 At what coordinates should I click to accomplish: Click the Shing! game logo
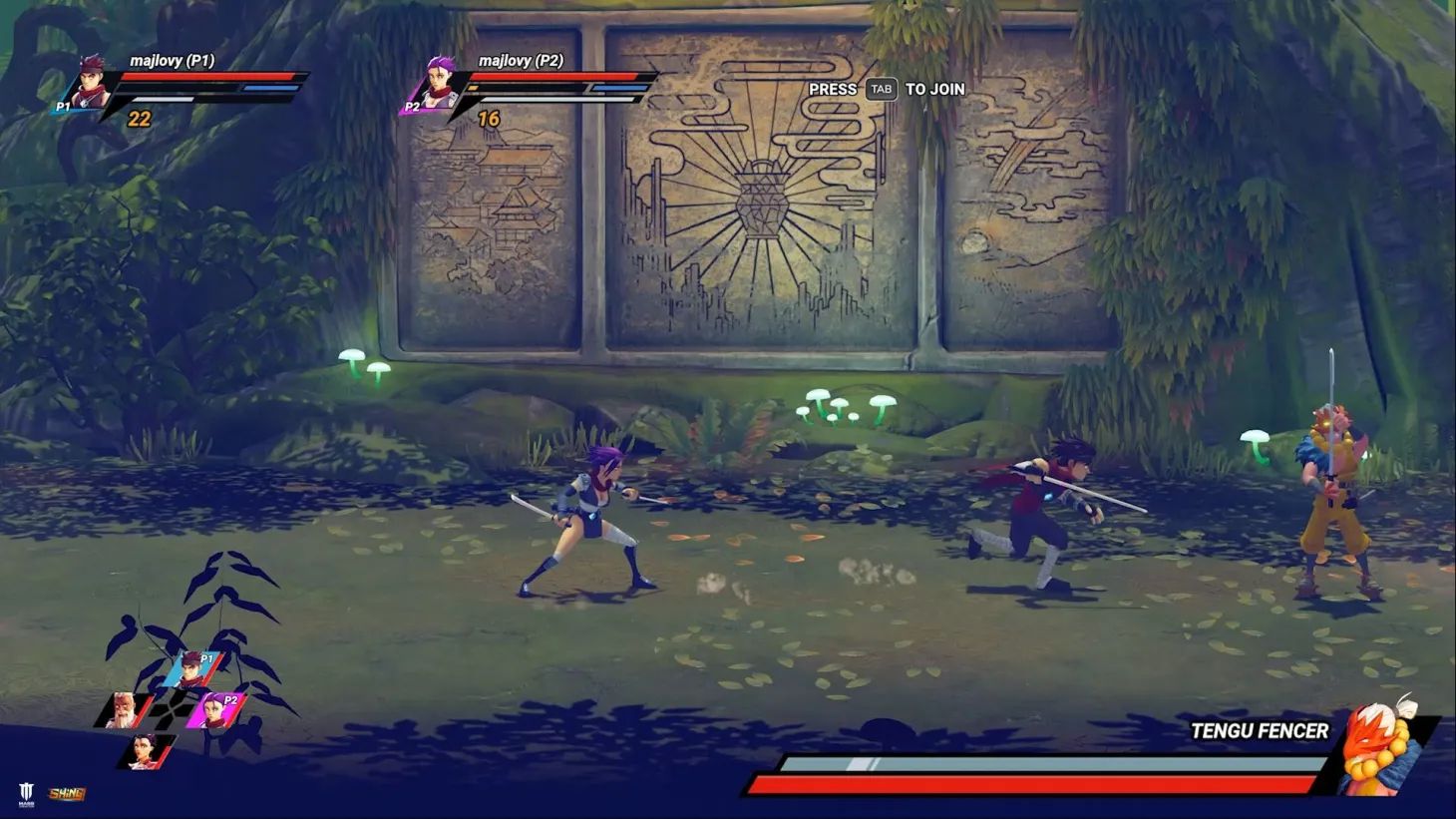point(66,794)
